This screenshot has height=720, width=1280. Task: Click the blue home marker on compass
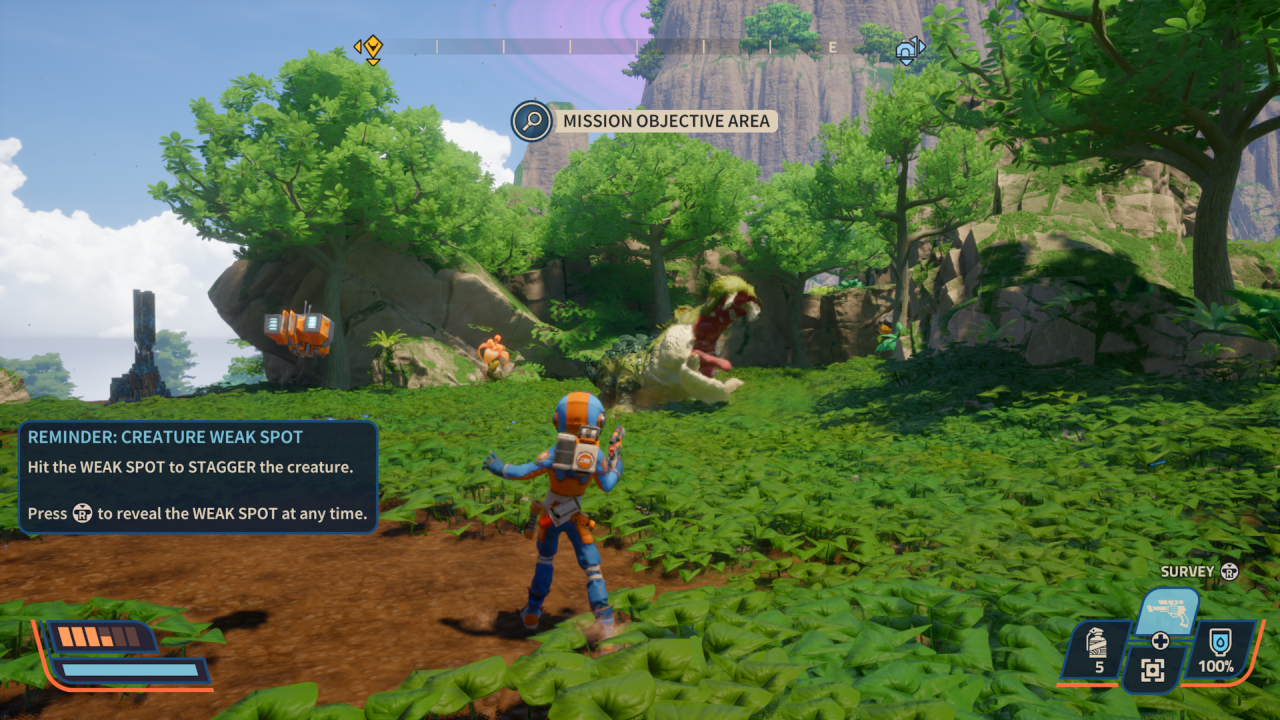click(907, 50)
